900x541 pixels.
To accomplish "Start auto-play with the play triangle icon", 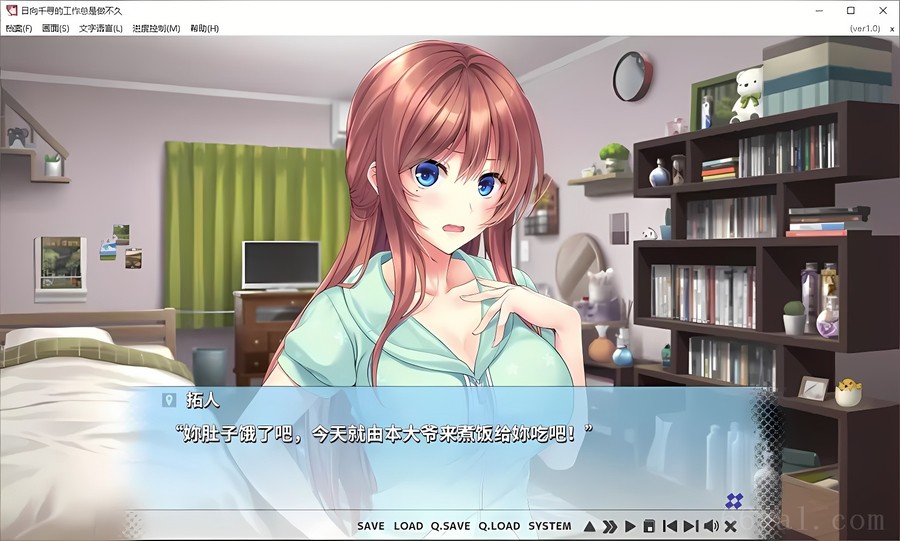I will click(x=630, y=526).
